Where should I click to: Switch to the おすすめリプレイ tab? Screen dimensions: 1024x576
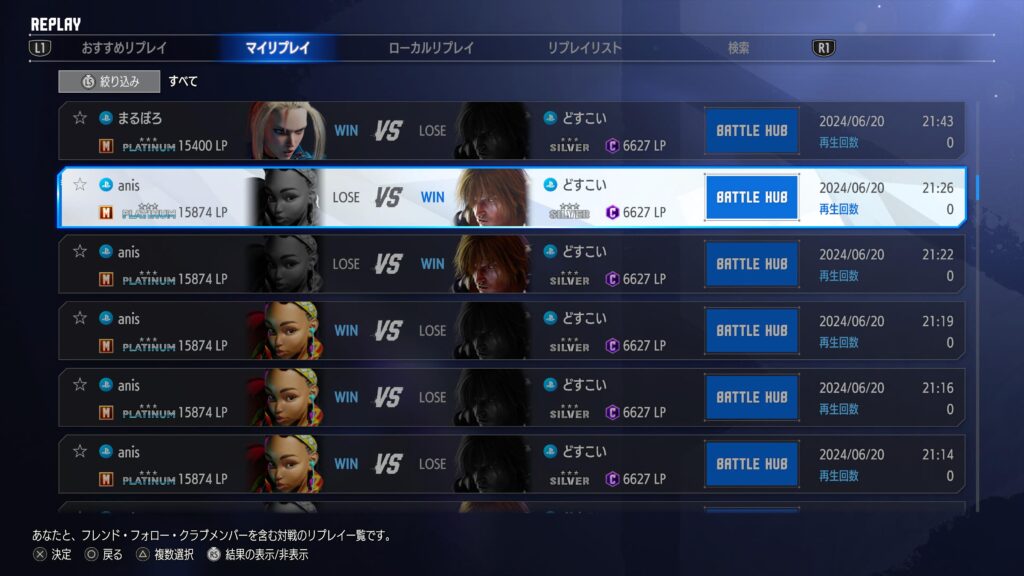click(x=124, y=48)
